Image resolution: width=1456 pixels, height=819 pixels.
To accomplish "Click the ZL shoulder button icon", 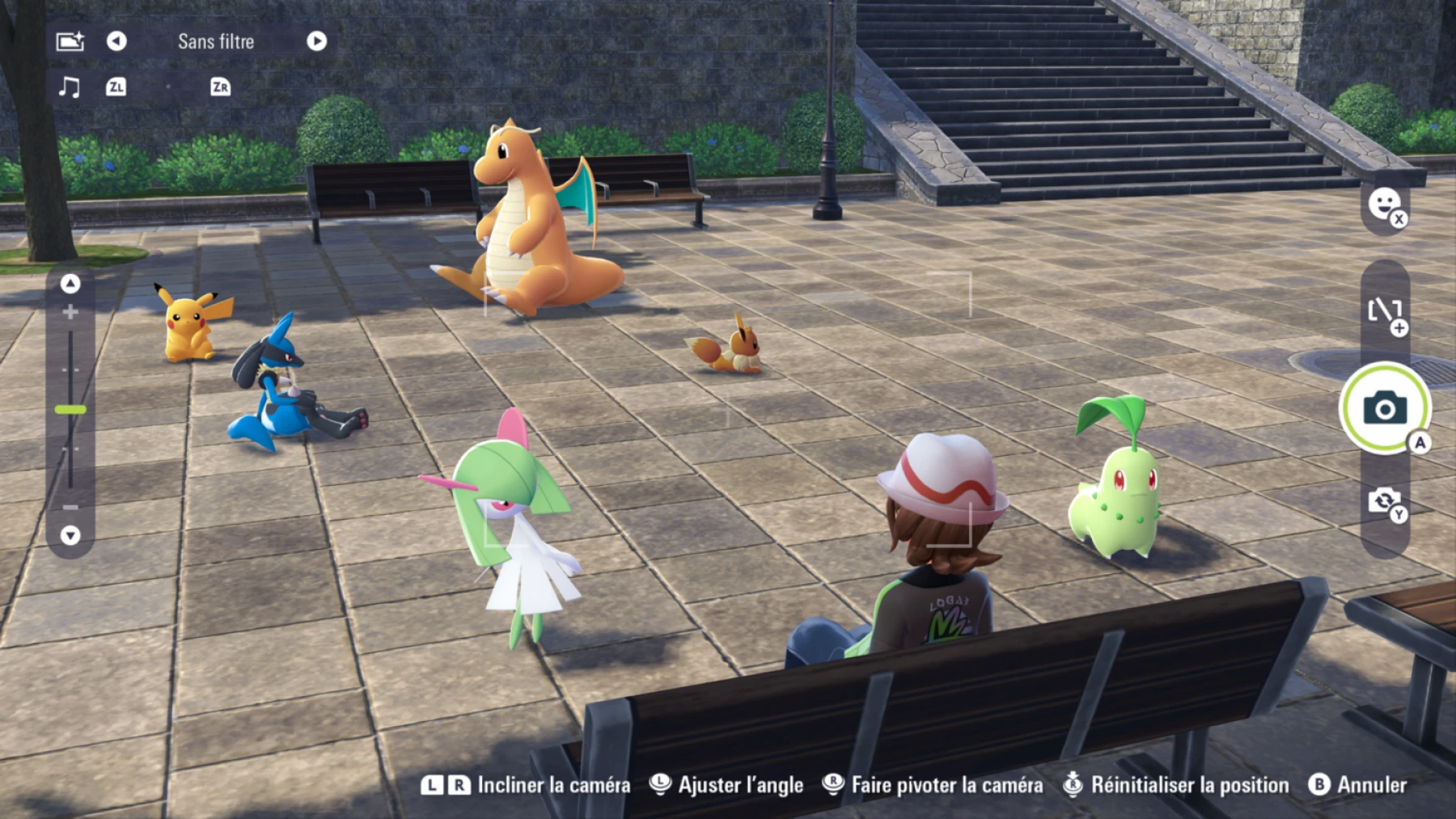I will point(116,87).
